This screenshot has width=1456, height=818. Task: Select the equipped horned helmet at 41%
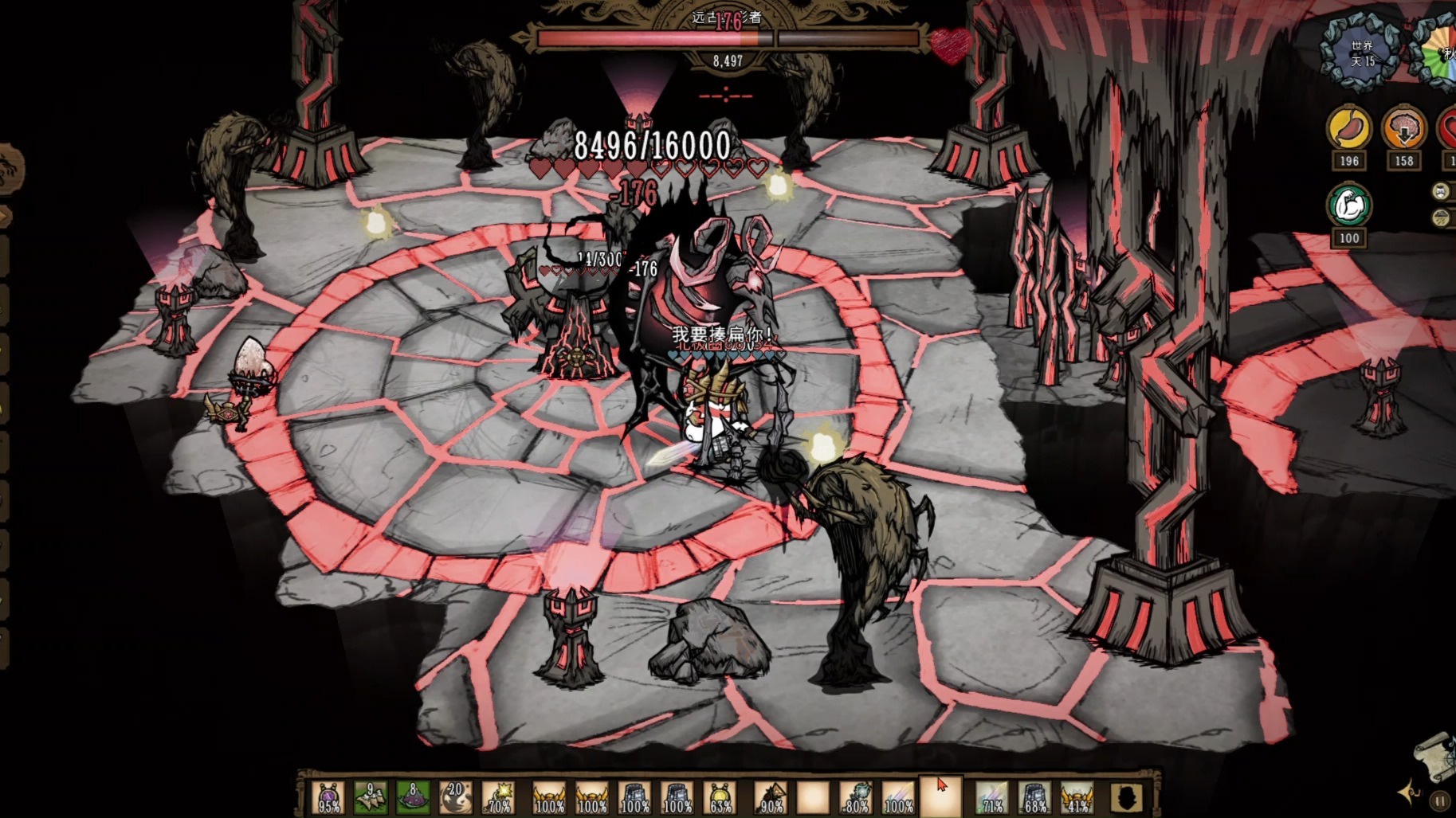click(1077, 797)
